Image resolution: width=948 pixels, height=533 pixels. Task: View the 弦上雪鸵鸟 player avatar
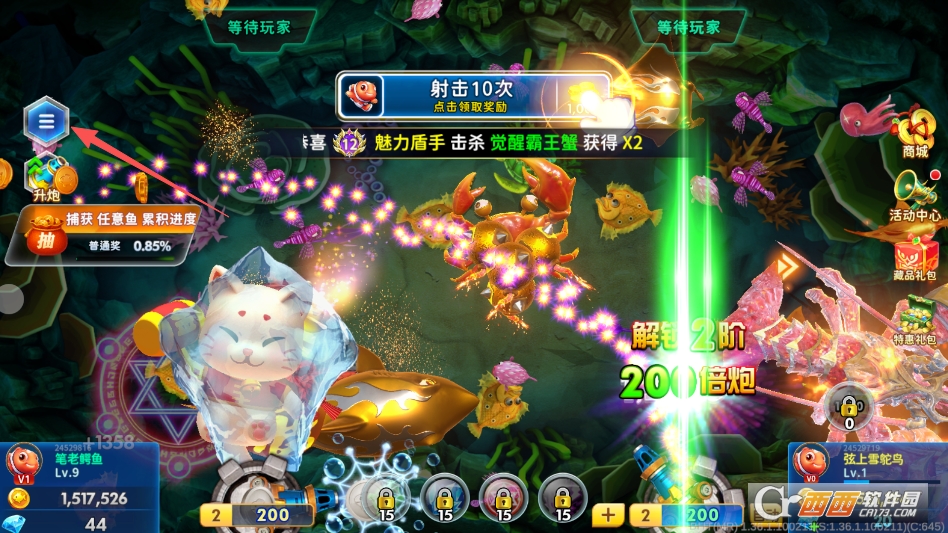point(811,463)
